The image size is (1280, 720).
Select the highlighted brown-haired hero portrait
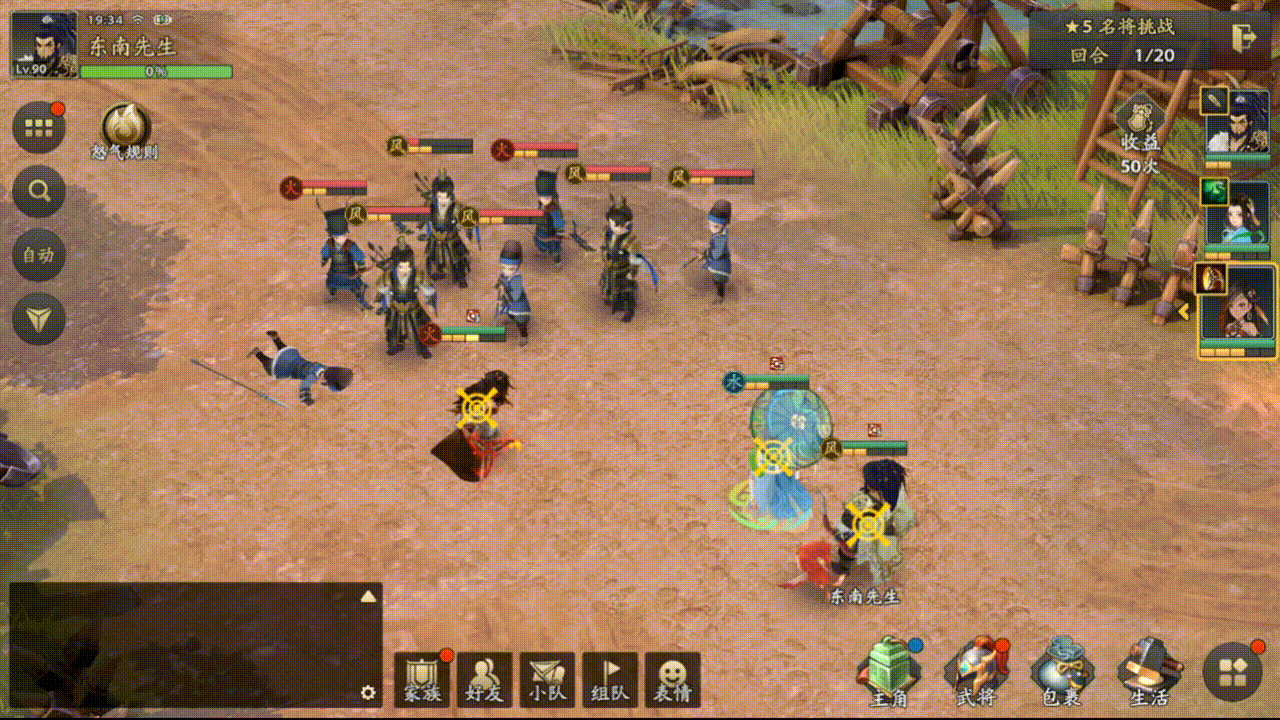(1237, 310)
